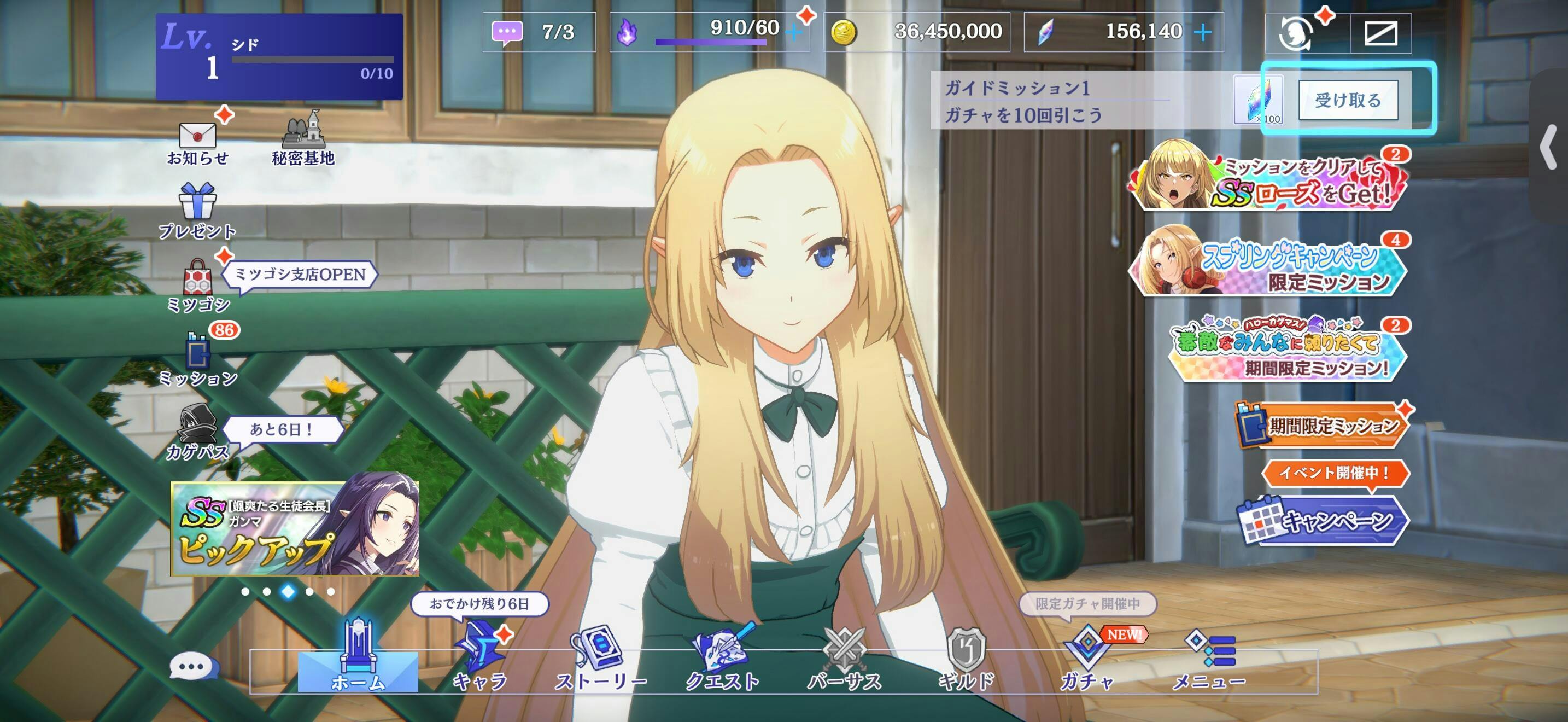1568x722 pixels.
Task: Open the キャンペーン campaign calendar
Action: (x=1323, y=520)
